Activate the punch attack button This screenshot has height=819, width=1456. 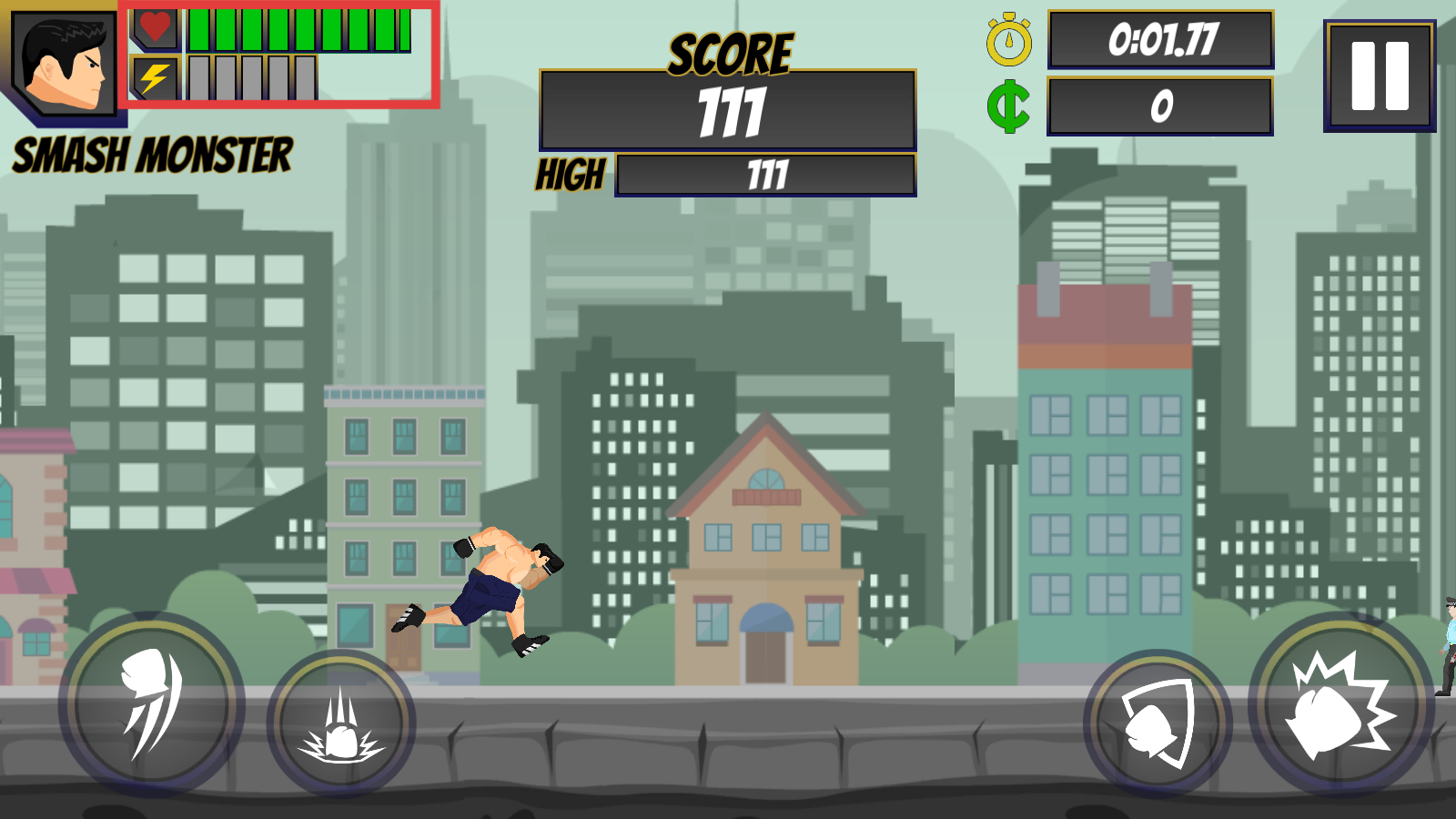tap(1340, 706)
